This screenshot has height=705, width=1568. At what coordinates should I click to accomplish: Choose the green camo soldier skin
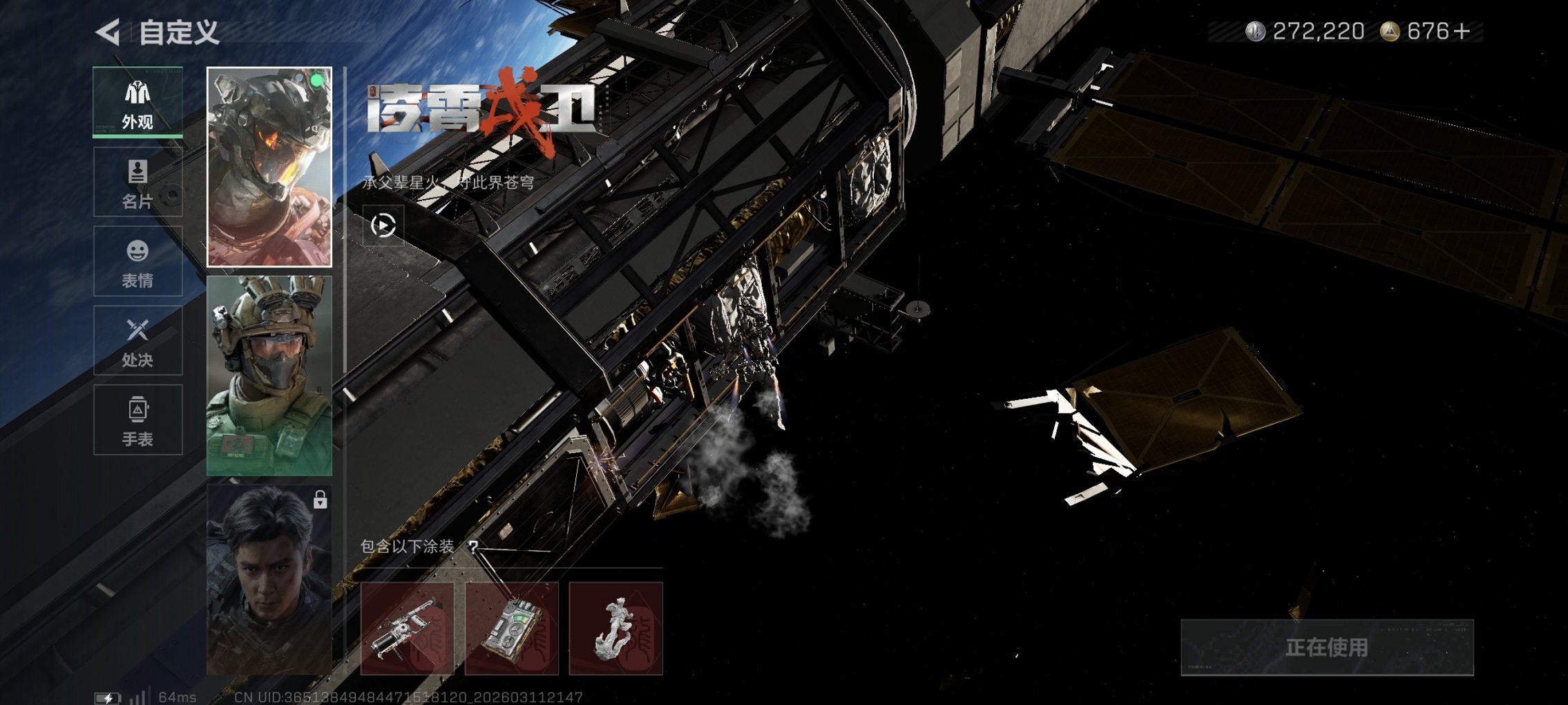(269, 375)
